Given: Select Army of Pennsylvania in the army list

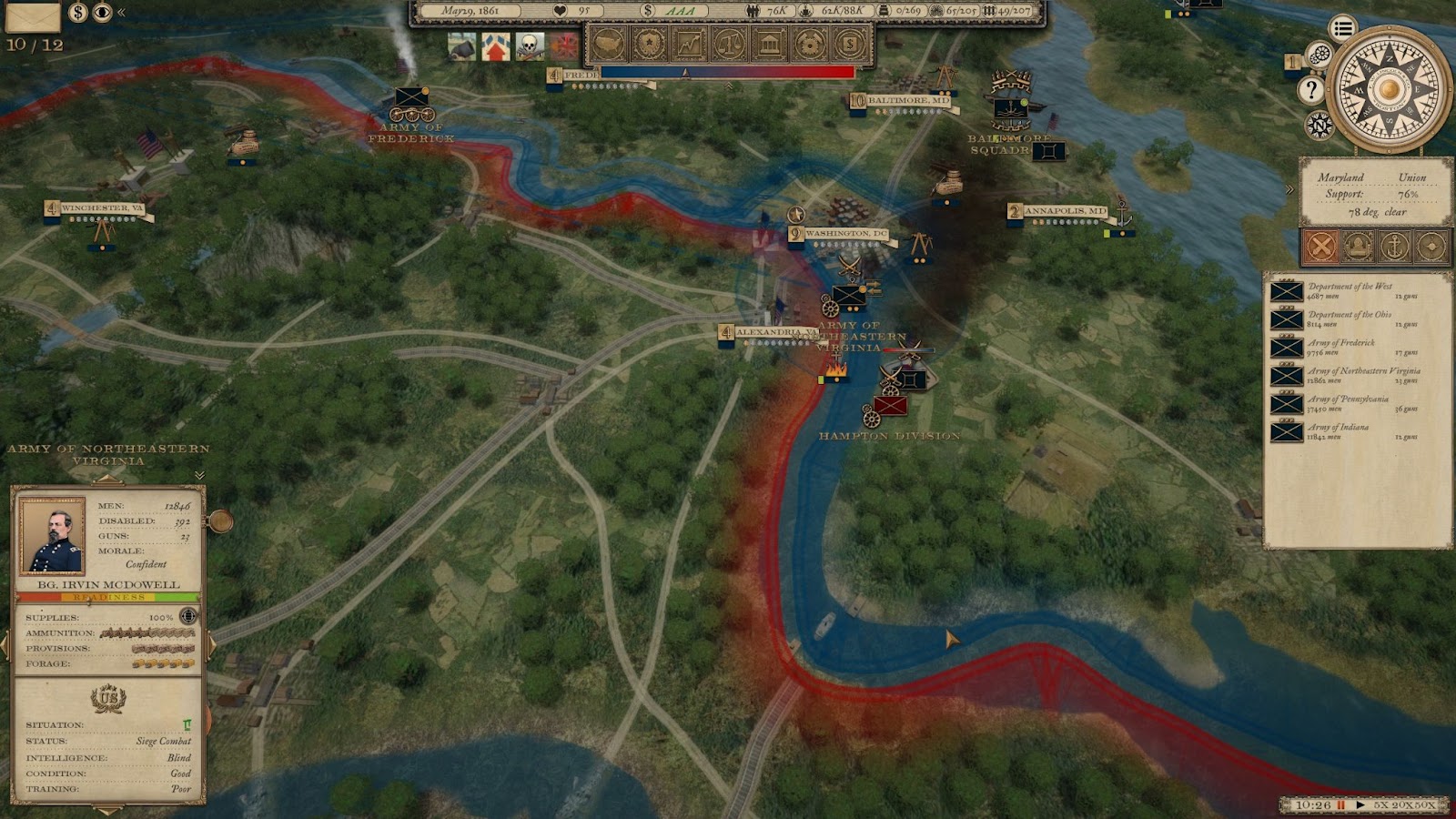Looking at the screenshot, I should [x=1348, y=404].
